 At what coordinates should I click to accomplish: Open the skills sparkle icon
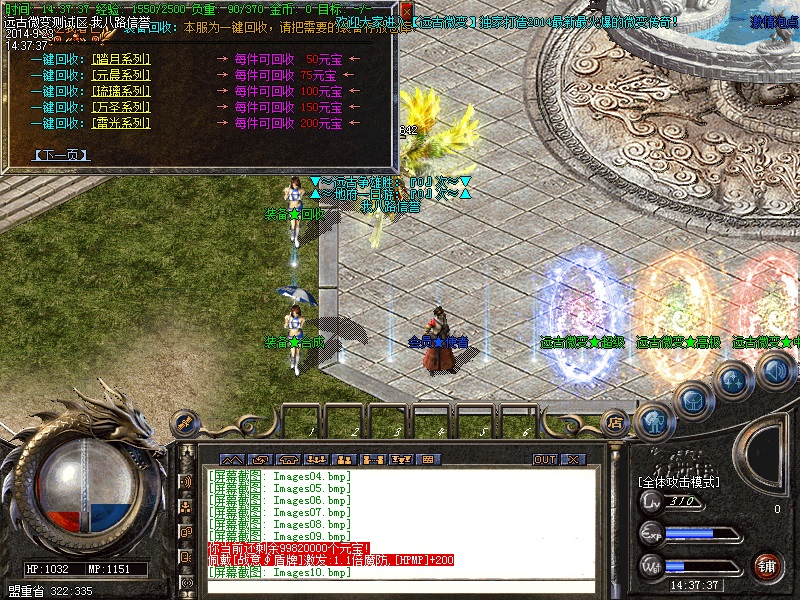733,380
